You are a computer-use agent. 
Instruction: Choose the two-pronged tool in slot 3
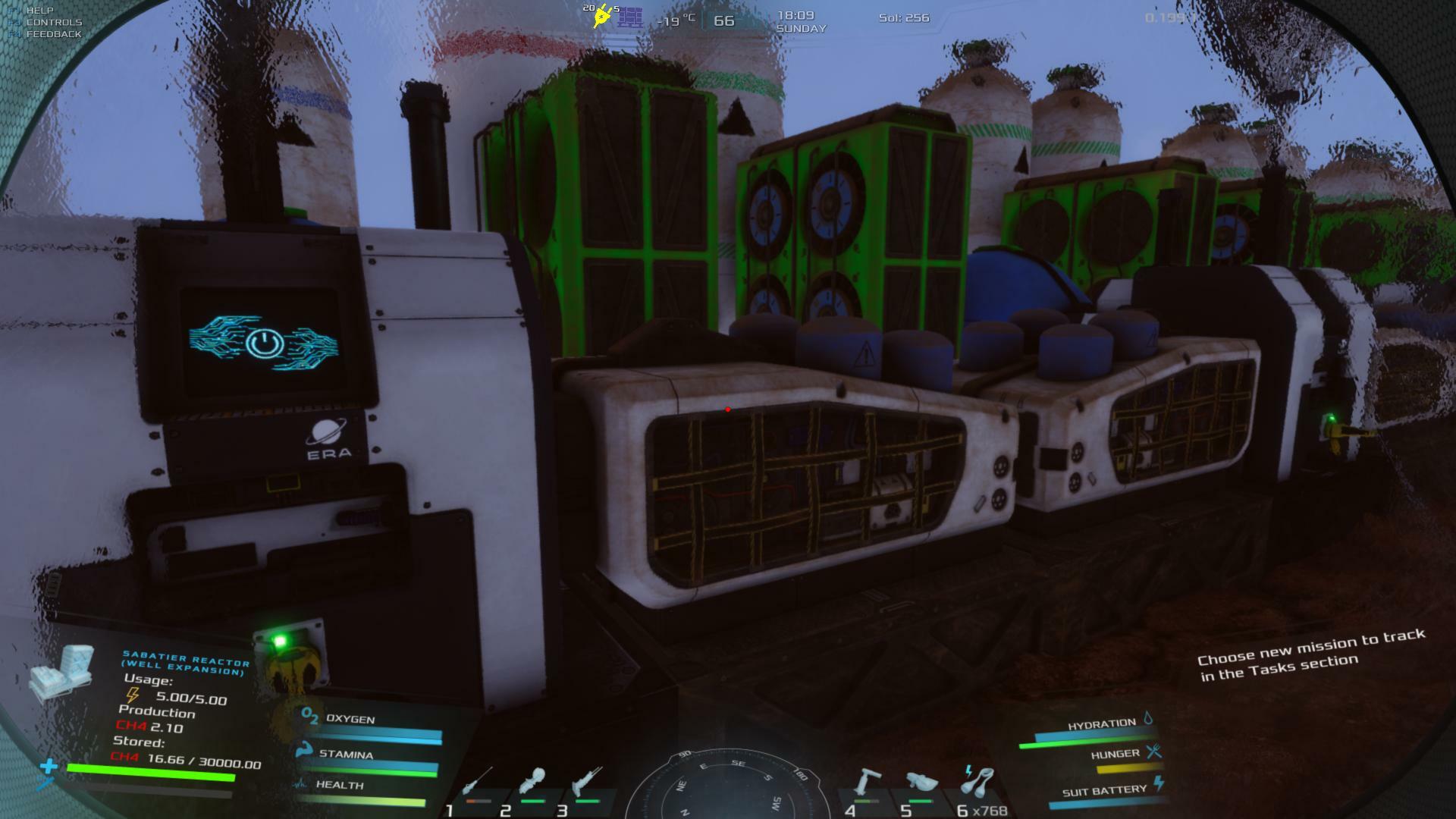pos(587,784)
